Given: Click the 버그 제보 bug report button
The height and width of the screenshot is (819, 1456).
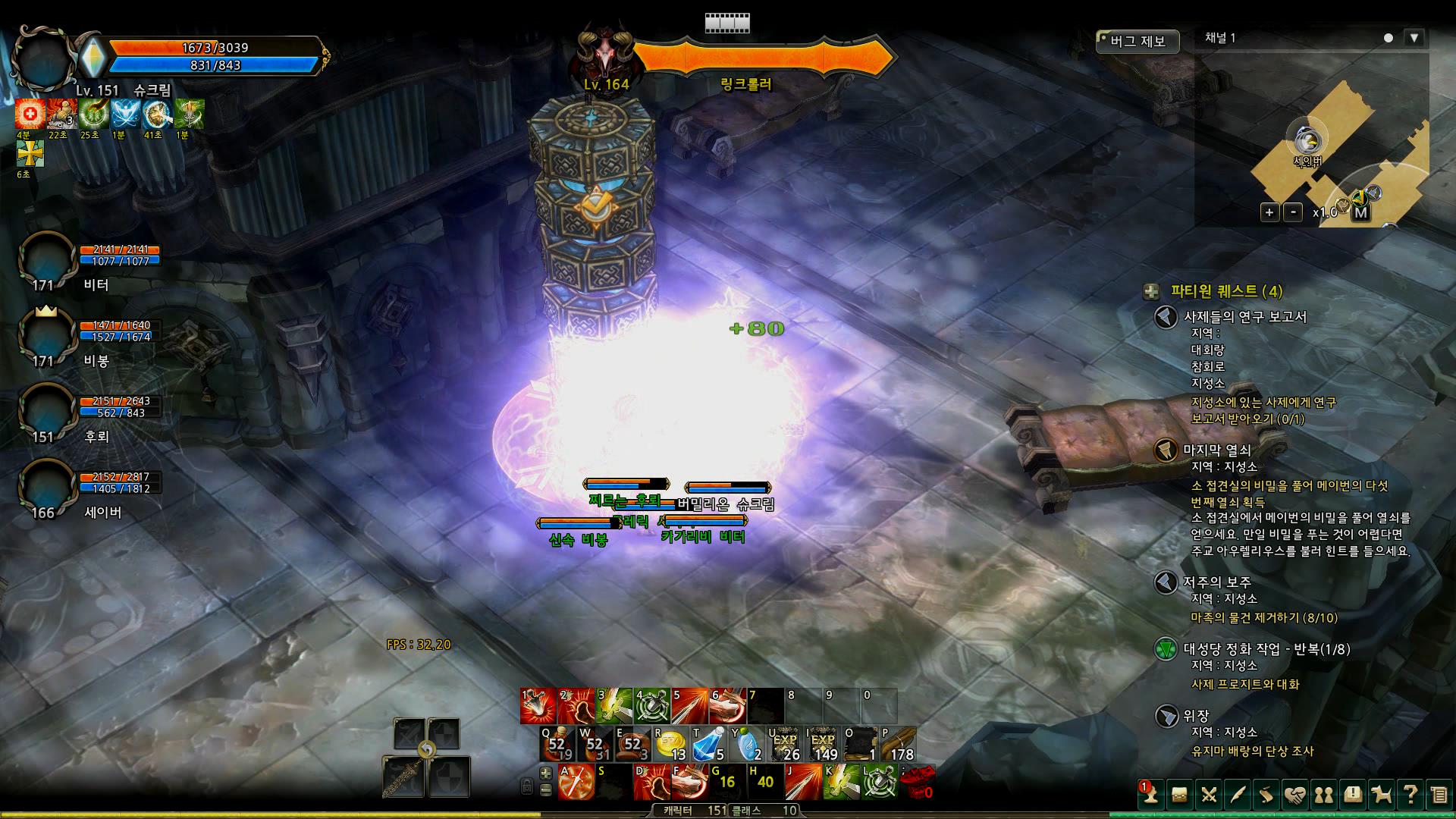Looking at the screenshot, I should point(1137,41).
